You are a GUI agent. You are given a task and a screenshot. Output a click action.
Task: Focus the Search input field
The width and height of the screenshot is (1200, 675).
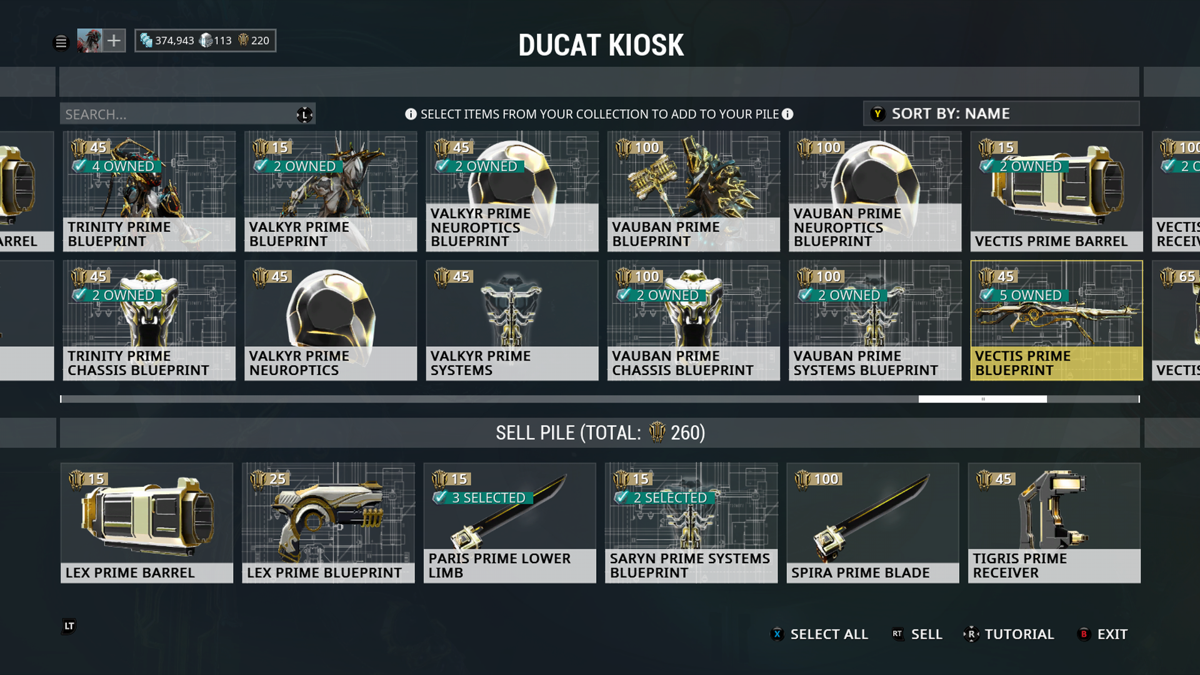(x=178, y=114)
